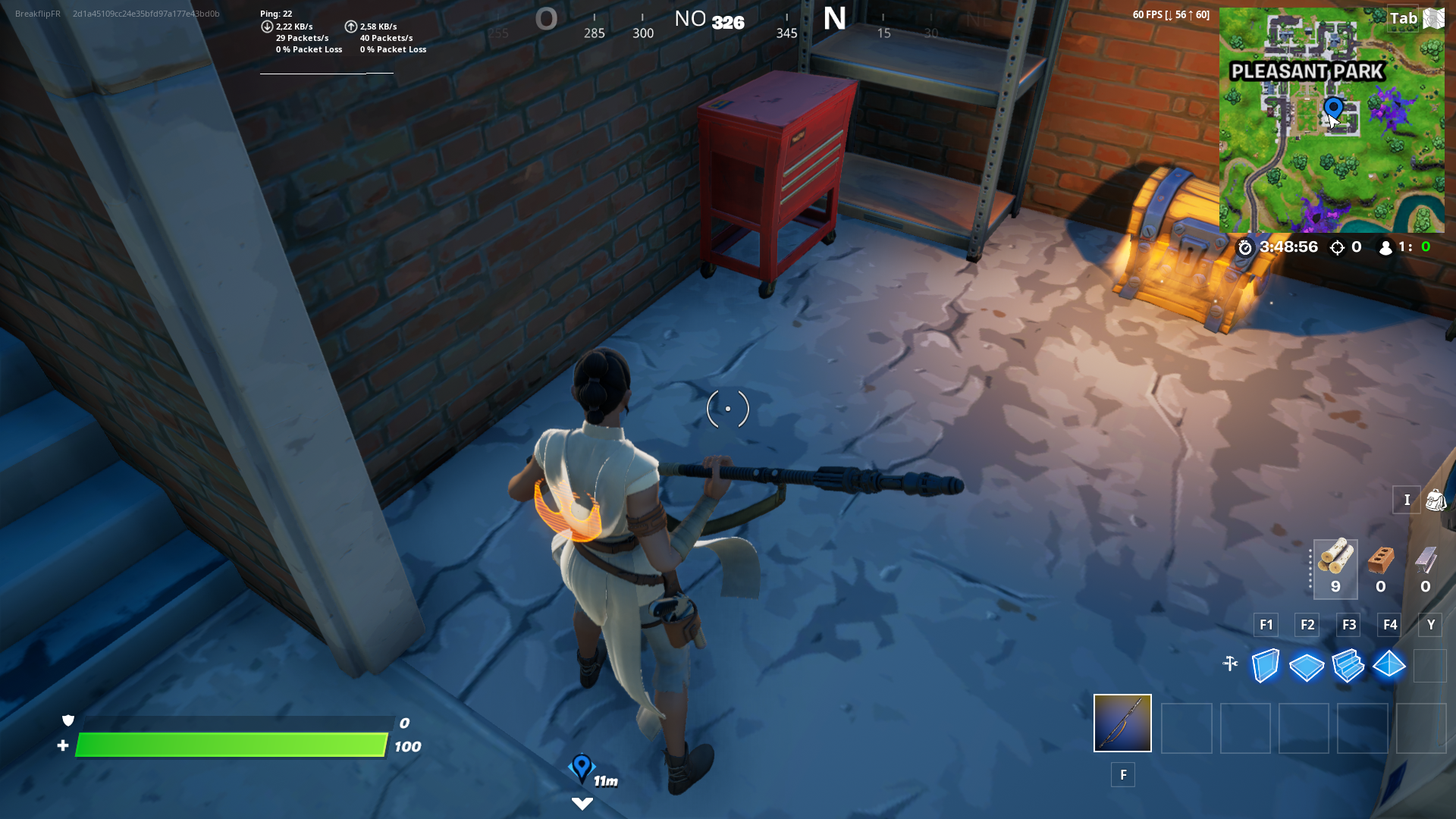Select the pyramid roof build piece icon

1390,666
